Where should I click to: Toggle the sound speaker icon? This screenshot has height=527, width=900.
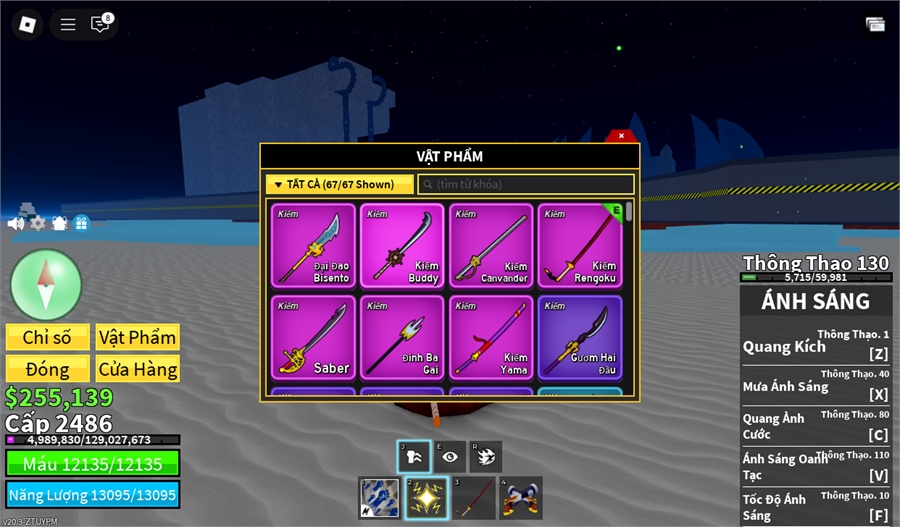pos(16,223)
